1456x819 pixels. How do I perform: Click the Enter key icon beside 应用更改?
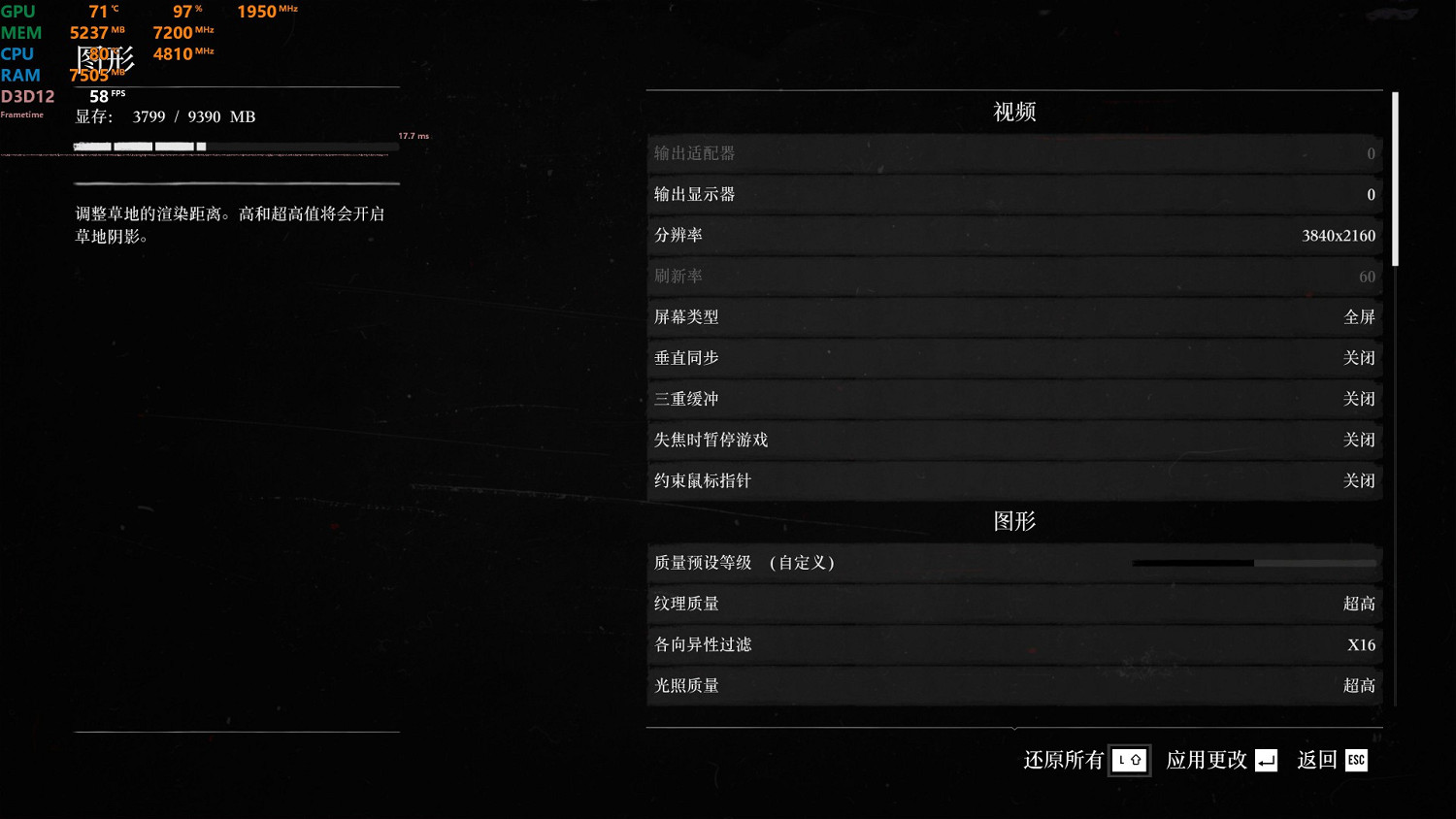1267,760
